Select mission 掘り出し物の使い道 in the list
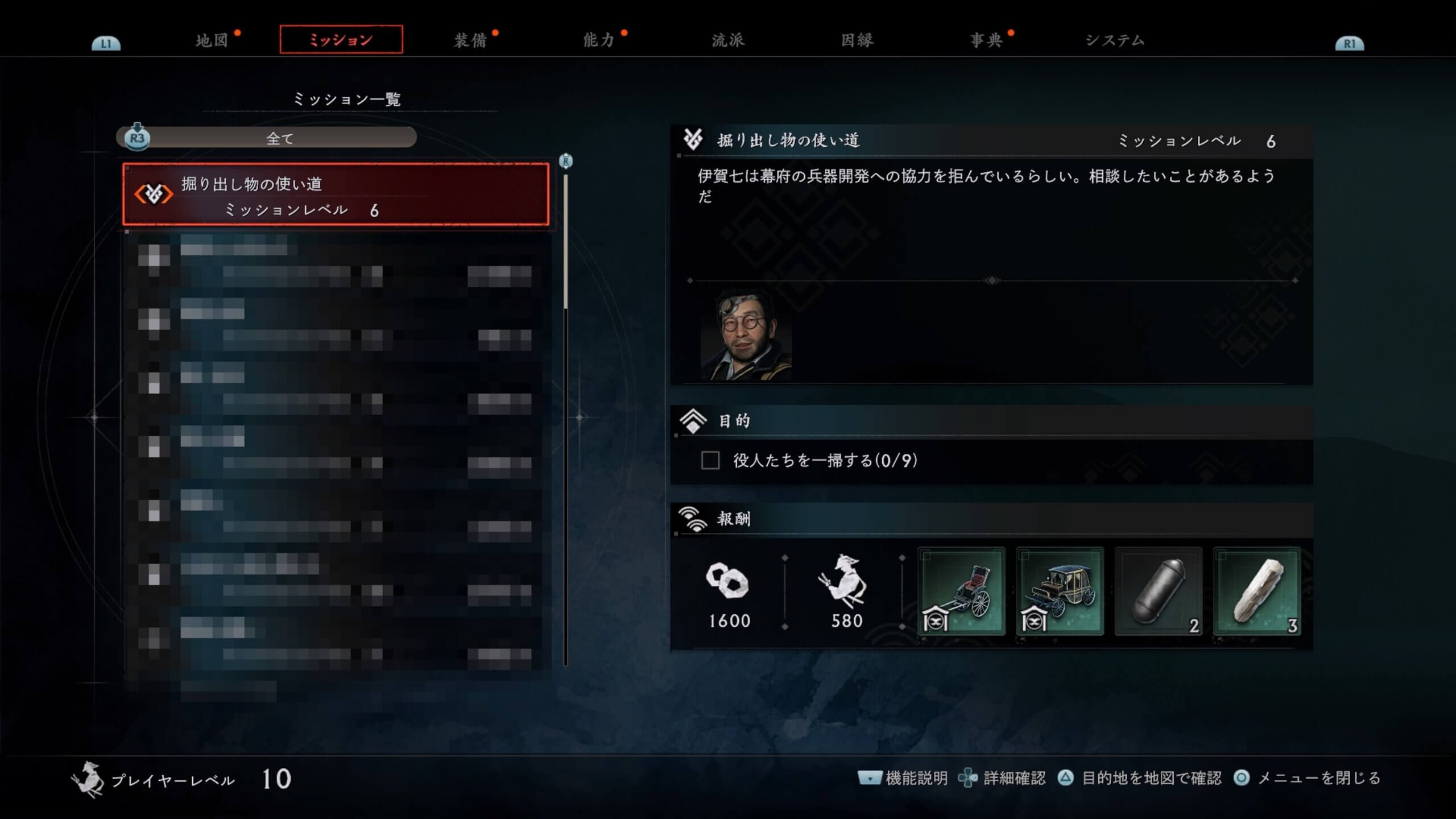Screen dimensions: 1456x819 pyautogui.click(x=336, y=195)
